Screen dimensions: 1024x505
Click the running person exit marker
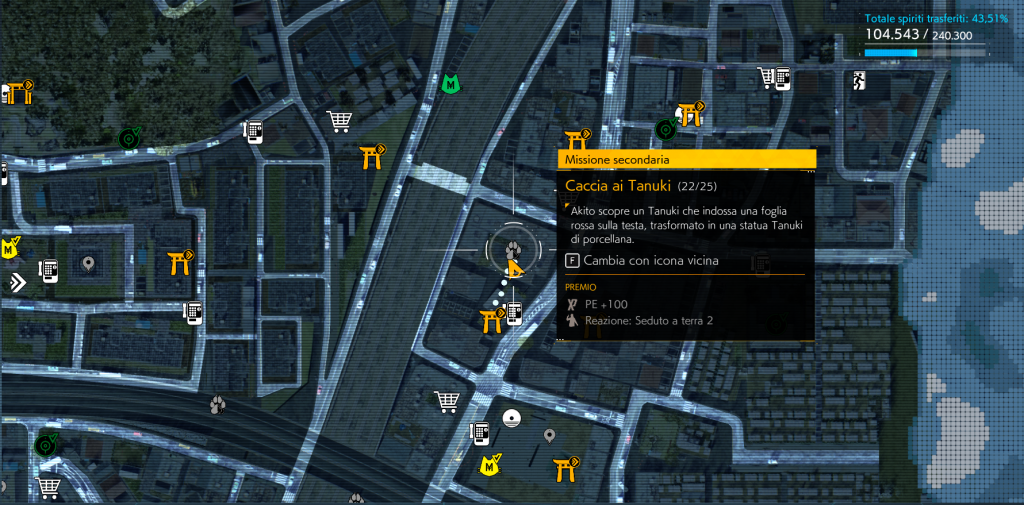[x=858, y=80]
